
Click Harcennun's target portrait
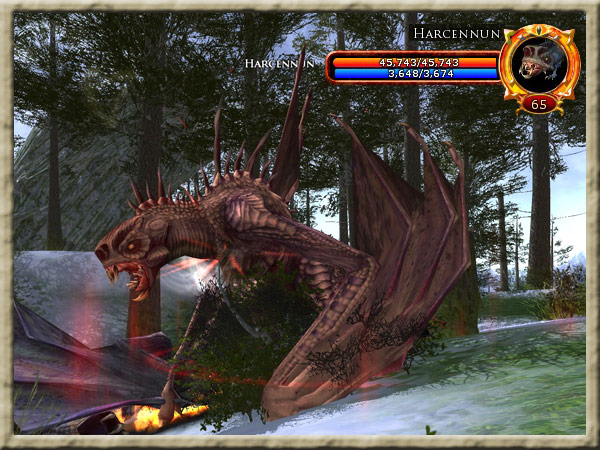pos(539,62)
